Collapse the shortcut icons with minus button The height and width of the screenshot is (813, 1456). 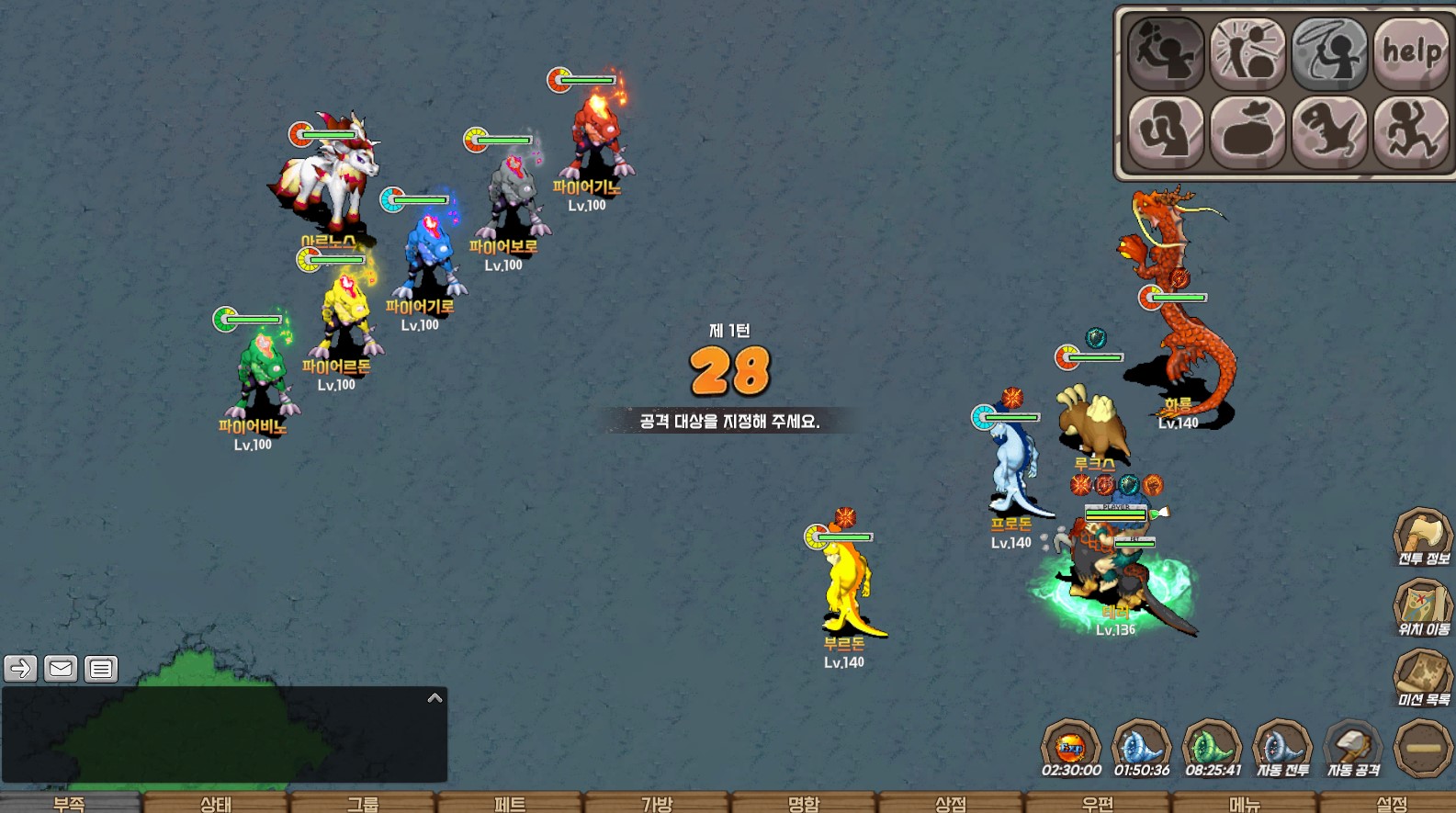1423,749
